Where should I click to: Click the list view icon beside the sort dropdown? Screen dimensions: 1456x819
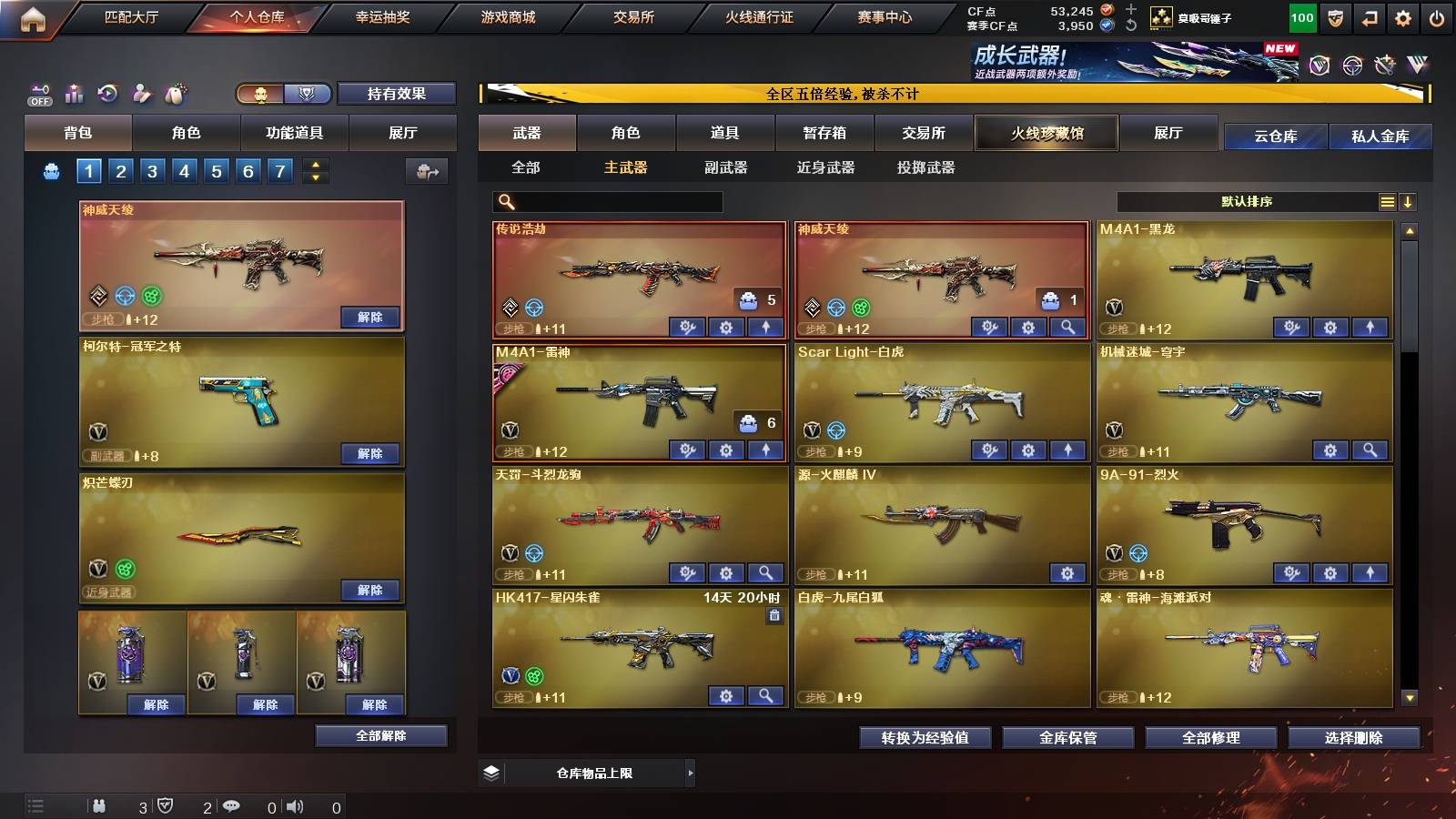click(1387, 201)
